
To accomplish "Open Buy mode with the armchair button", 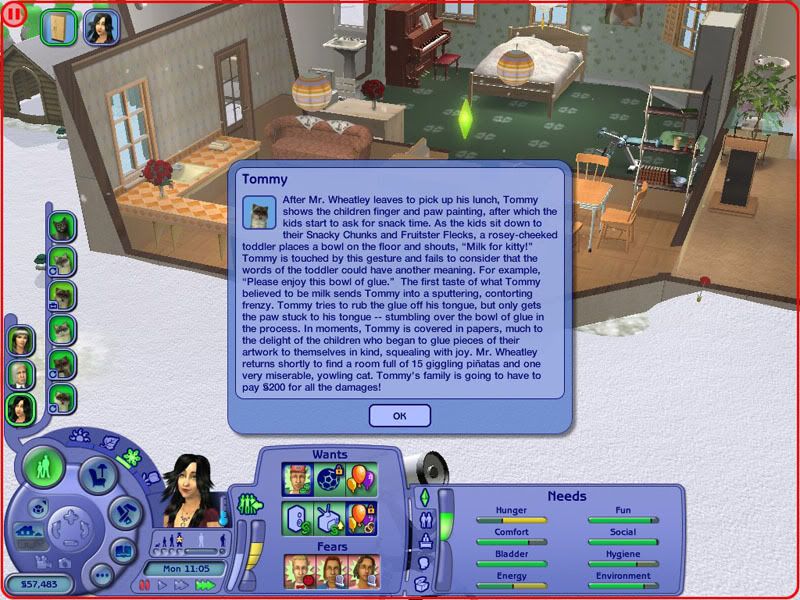I will [98, 471].
